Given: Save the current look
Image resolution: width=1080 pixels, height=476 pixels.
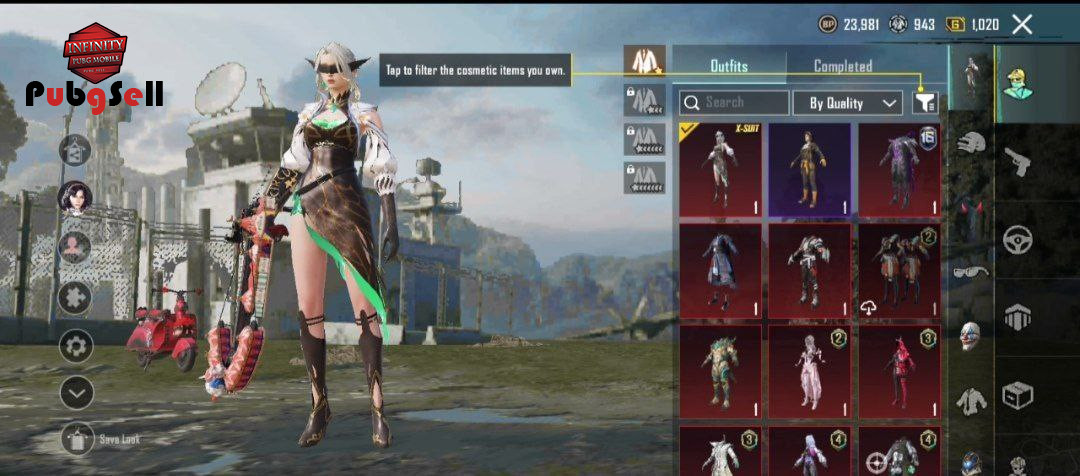Looking at the screenshot, I should (78, 439).
